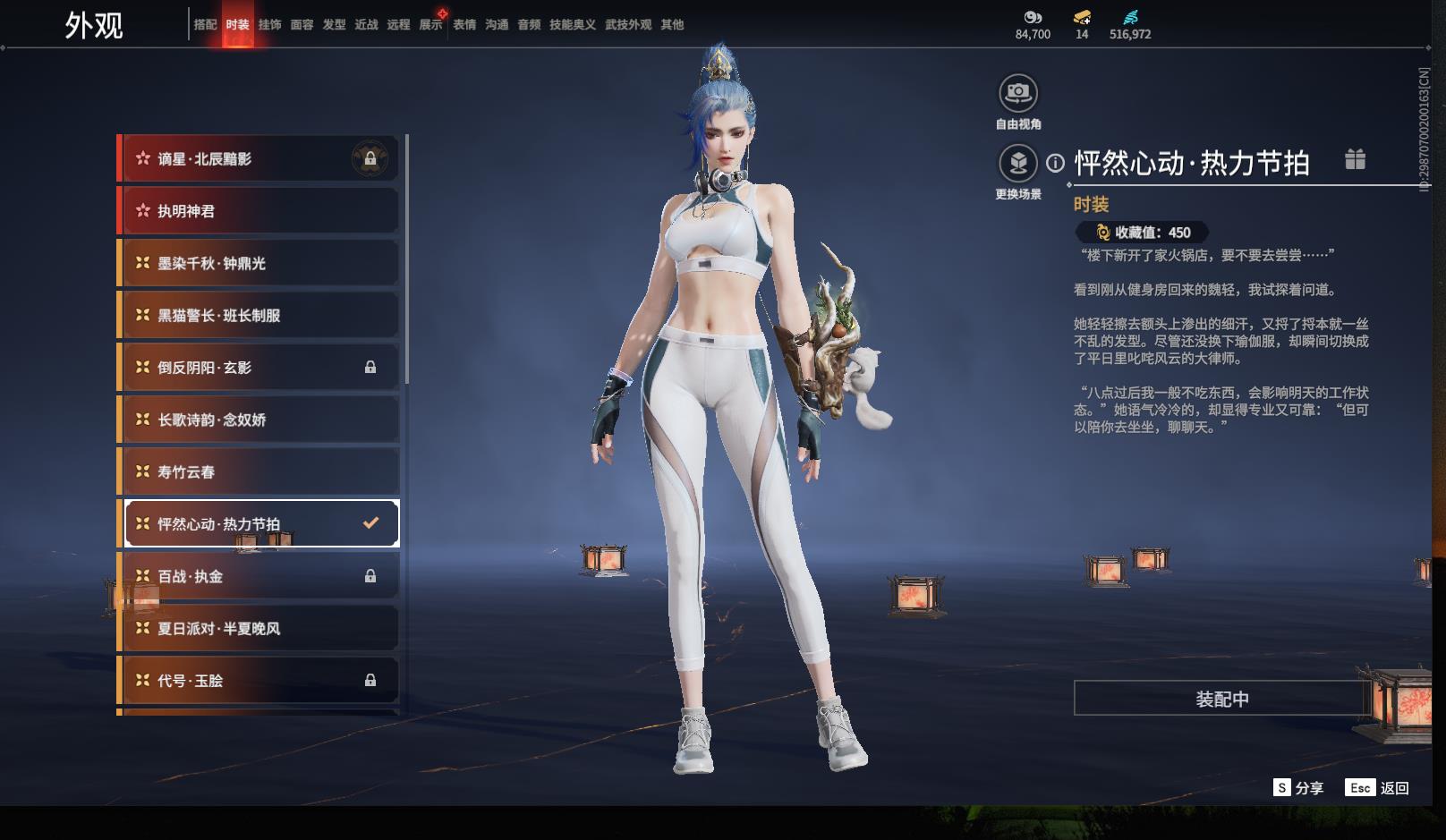The height and width of the screenshot is (840, 1446).
Task: Choose the 黑猫警长·班长制服 outfit
Action: point(258,315)
